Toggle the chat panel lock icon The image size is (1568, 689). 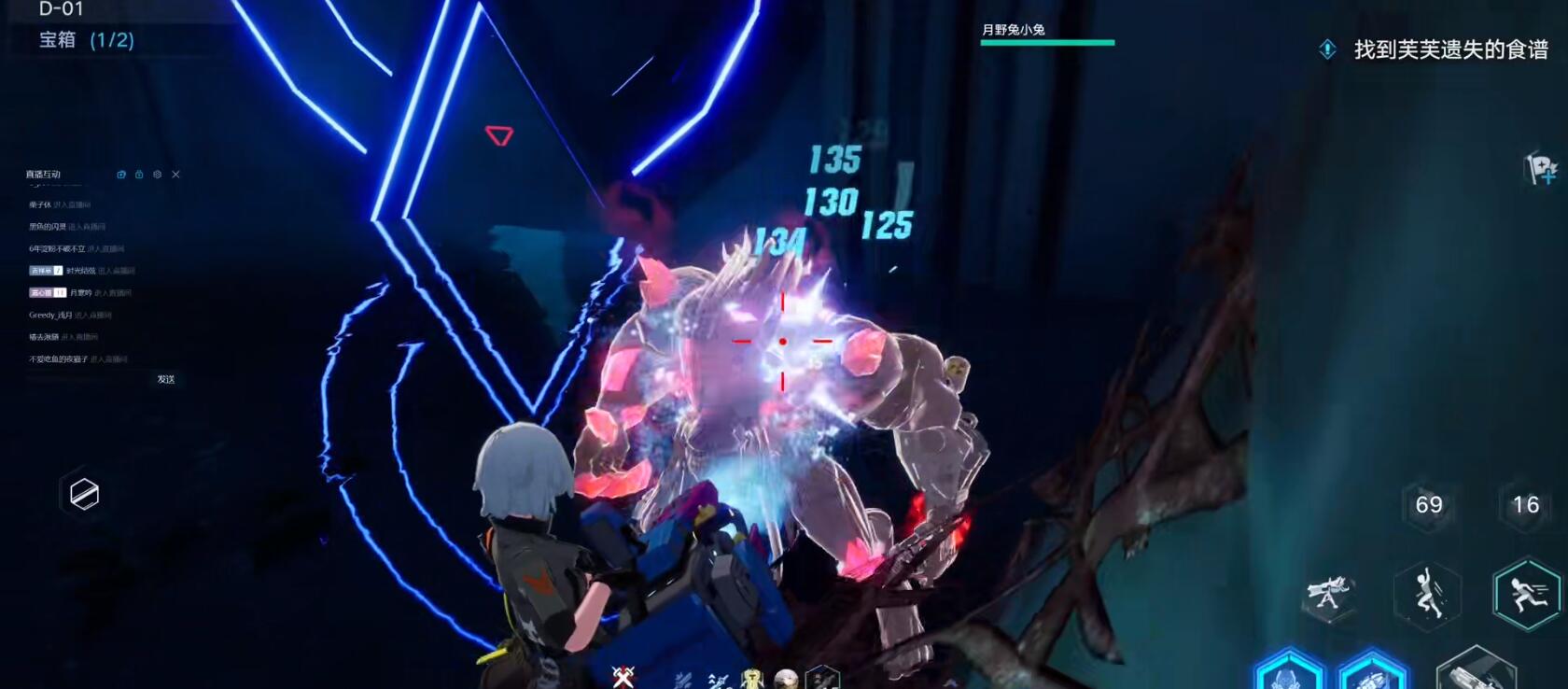coord(139,175)
